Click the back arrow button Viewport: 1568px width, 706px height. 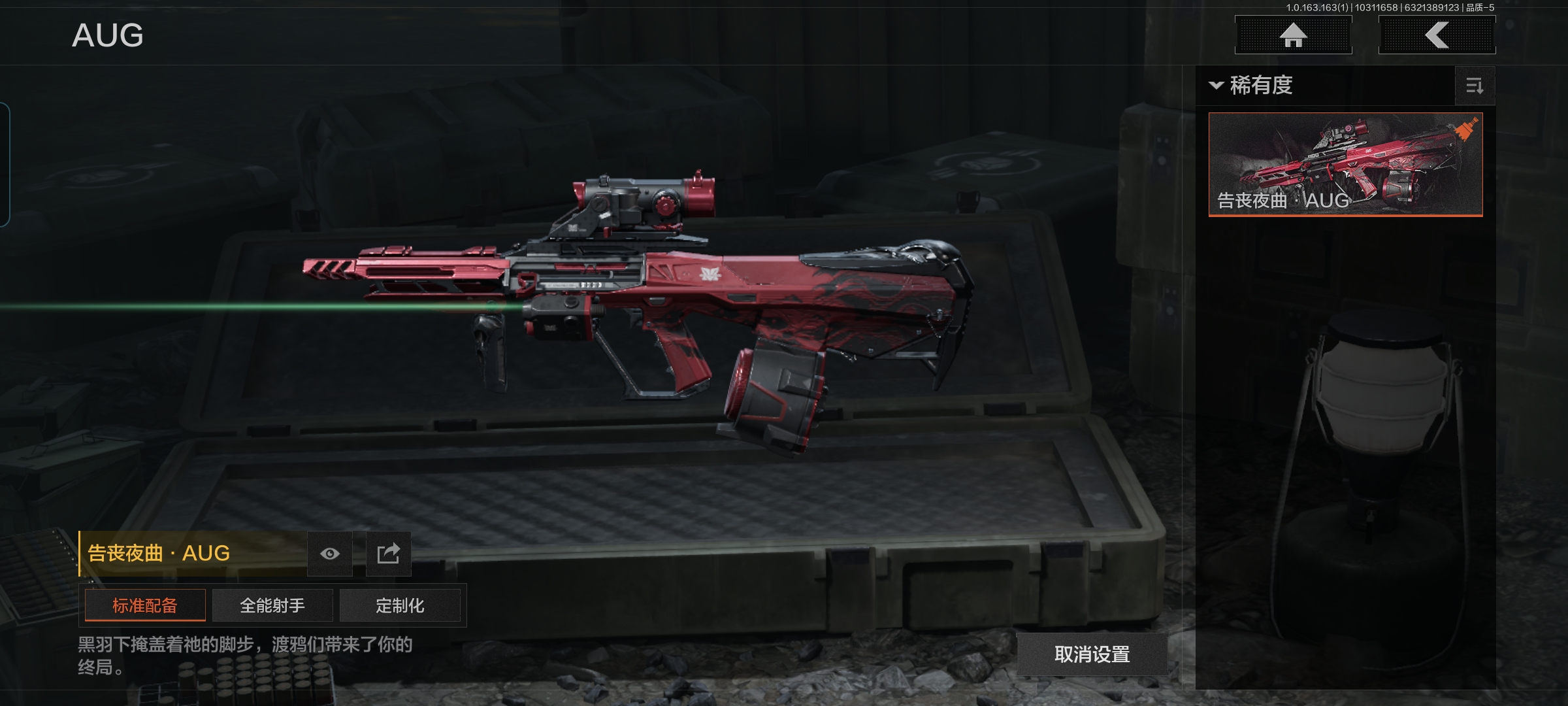[x=1437, y=35]
